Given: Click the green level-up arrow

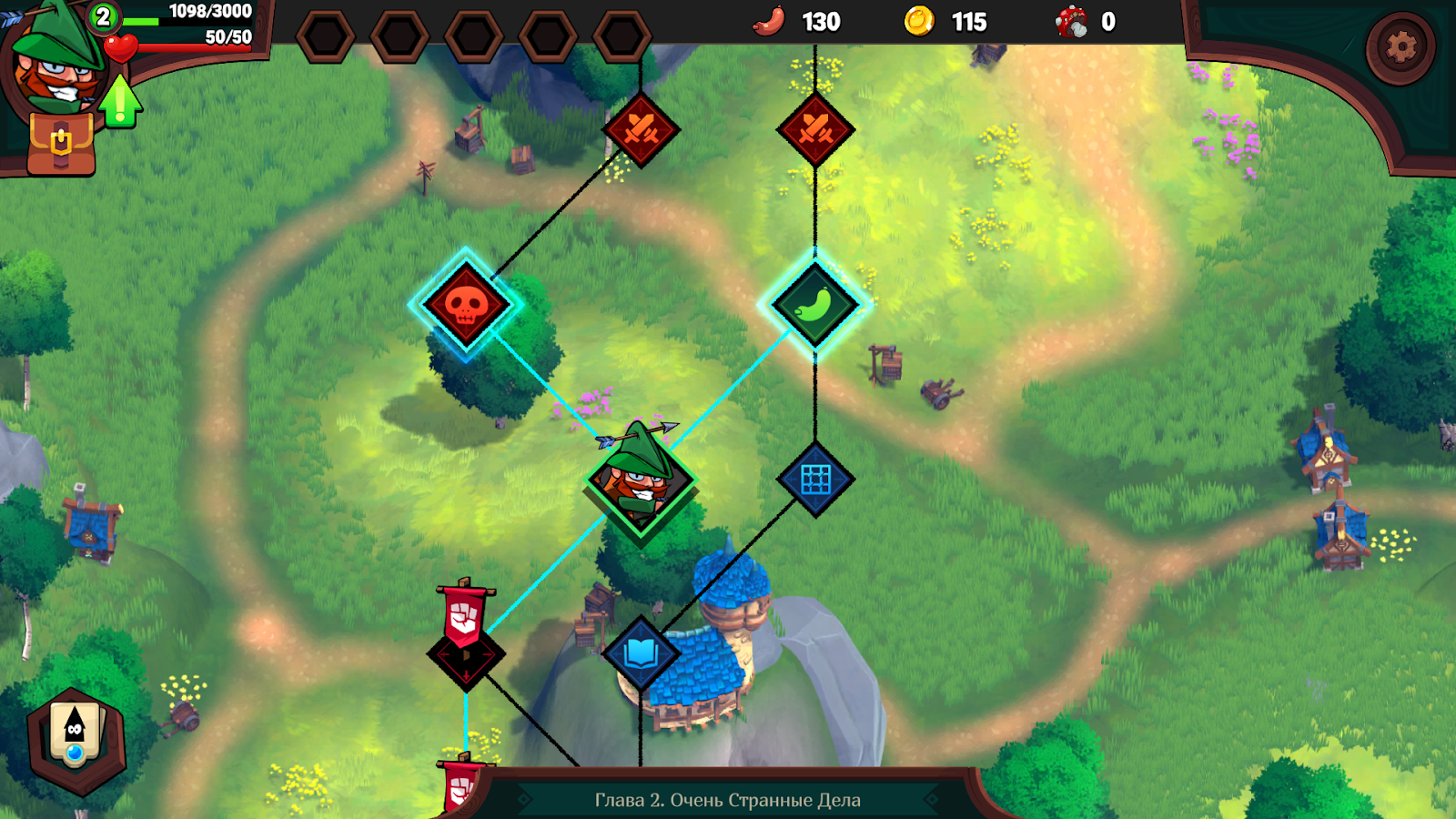Looking at the screenshot, I should pyautogui.click(x=120, y=100).
